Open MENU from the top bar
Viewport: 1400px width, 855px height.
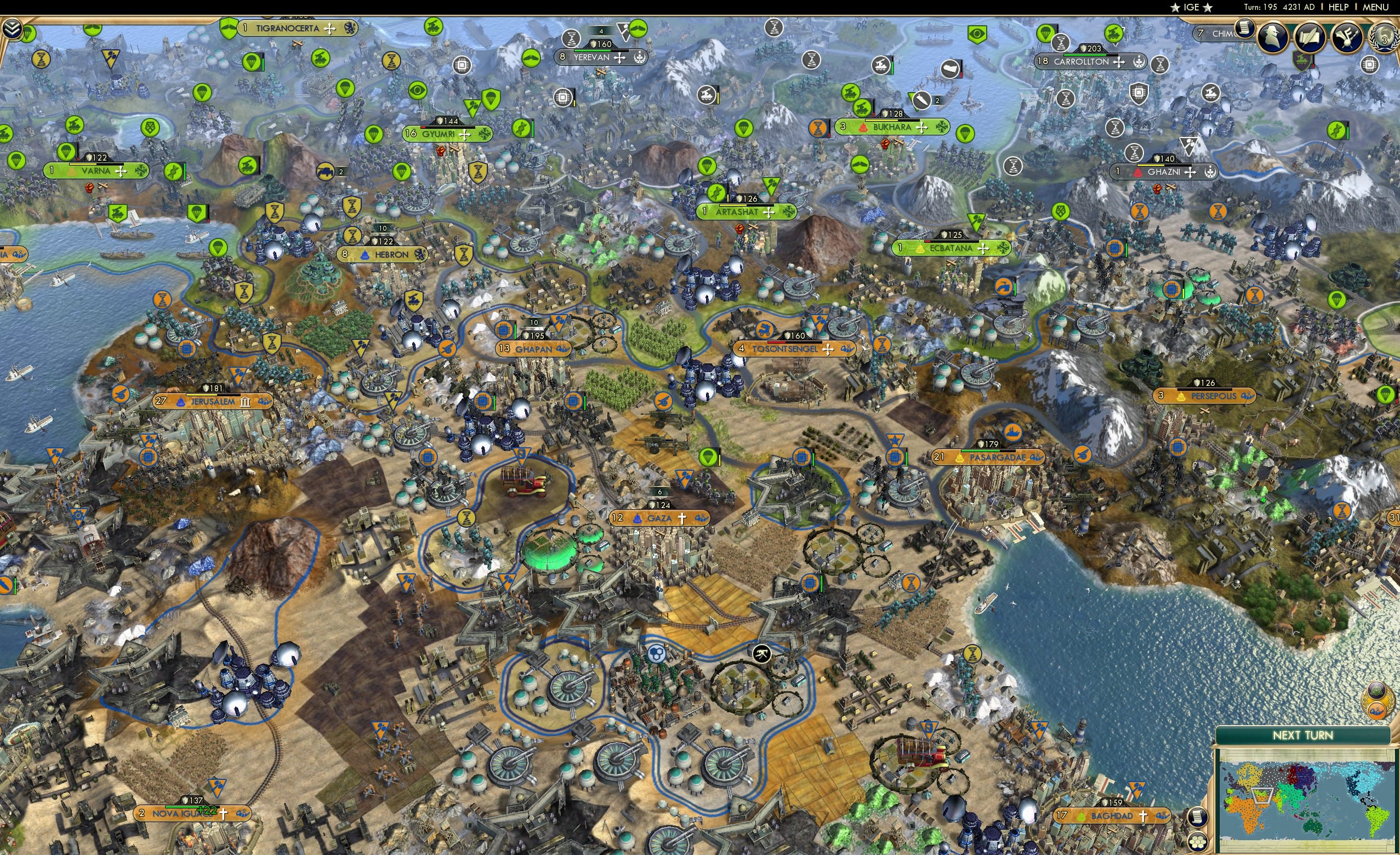[x=1373, y=7]
